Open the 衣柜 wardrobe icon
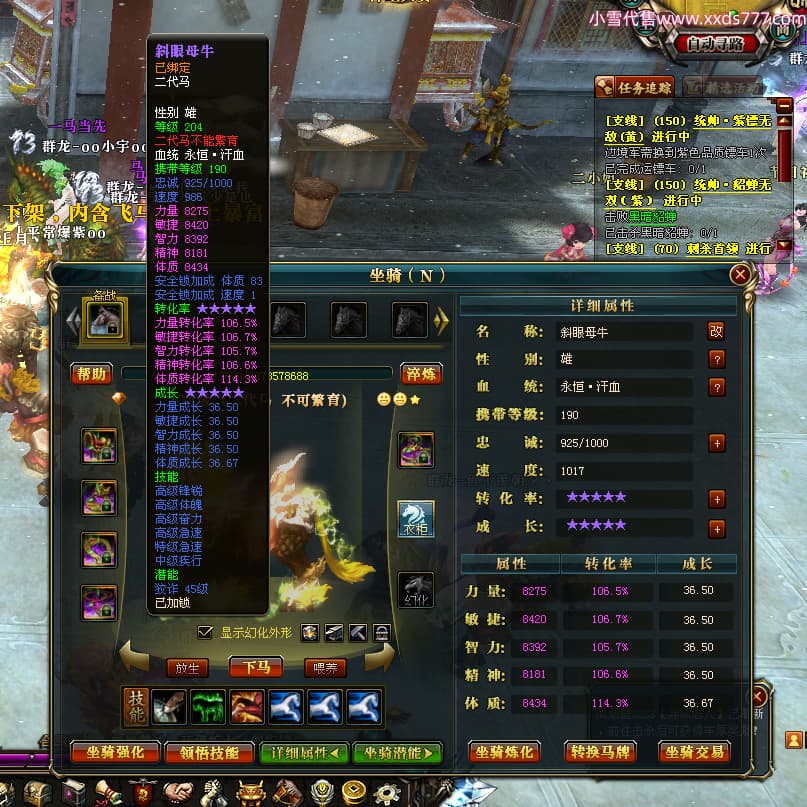 click(x=416, y=518)
